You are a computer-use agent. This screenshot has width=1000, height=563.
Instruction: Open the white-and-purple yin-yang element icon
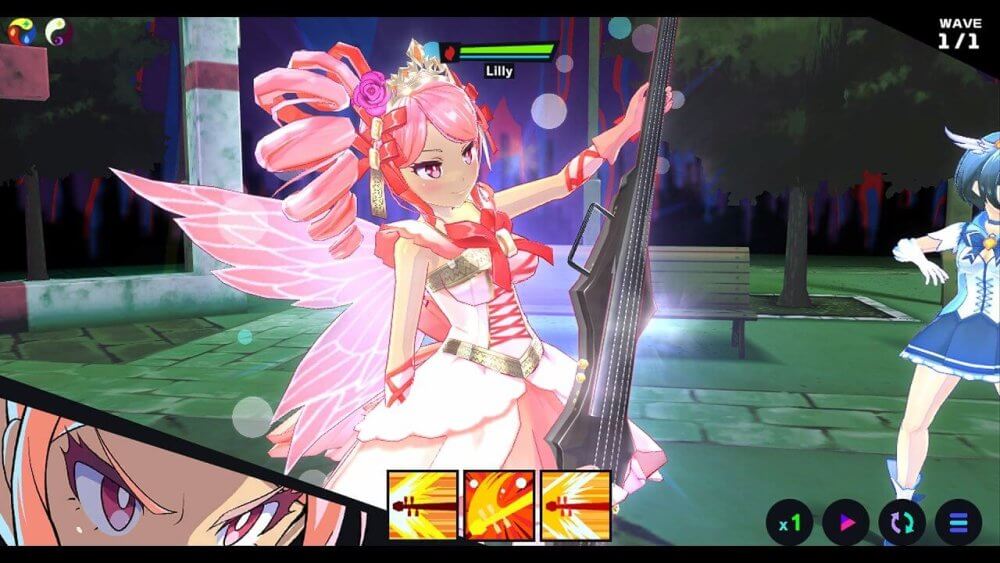point(59,32)
